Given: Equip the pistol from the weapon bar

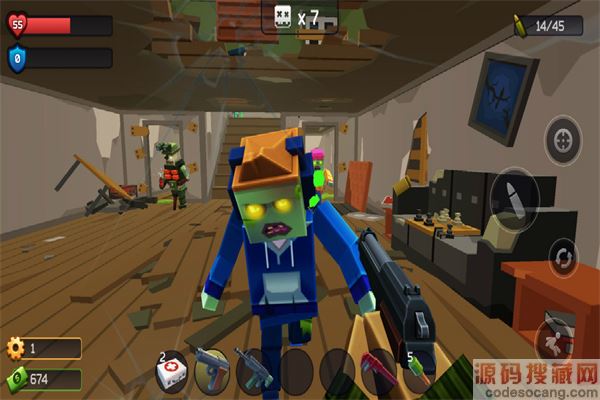Looking at the screenshot, I should tap(211, 367).
